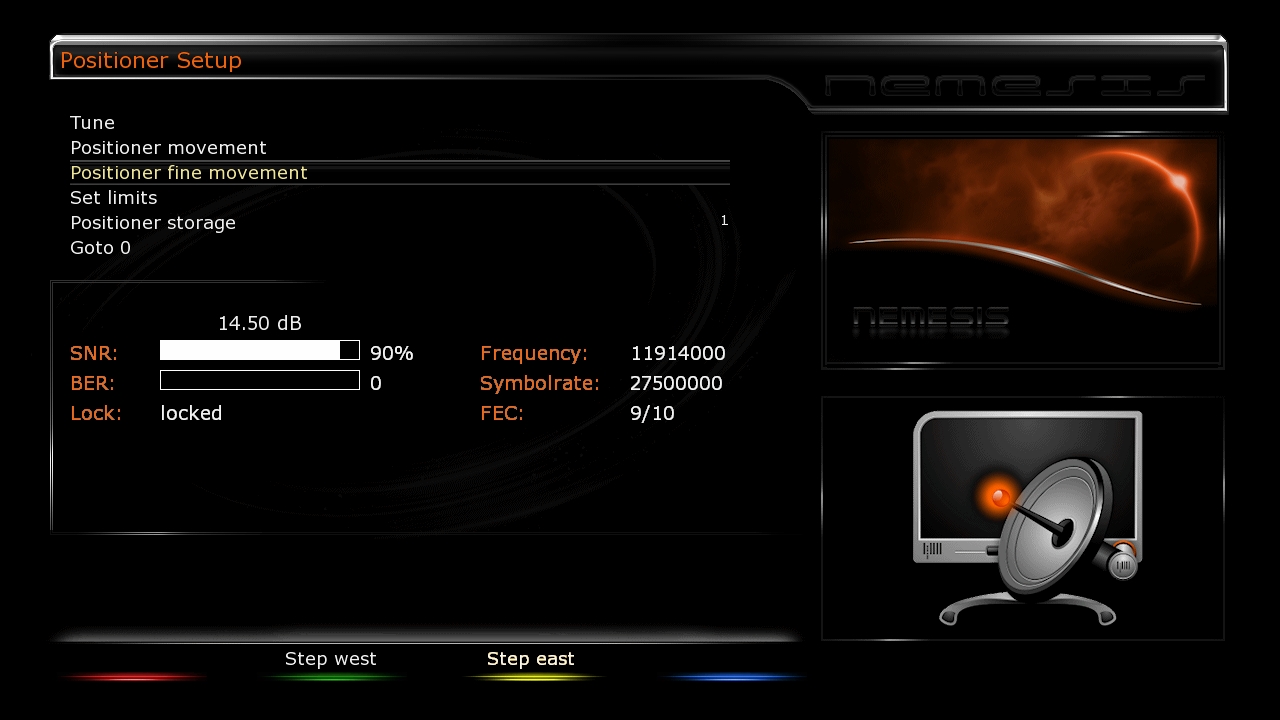Click the Step west button
This screenshot has height=720, width=1280.
tap(331, 660)
